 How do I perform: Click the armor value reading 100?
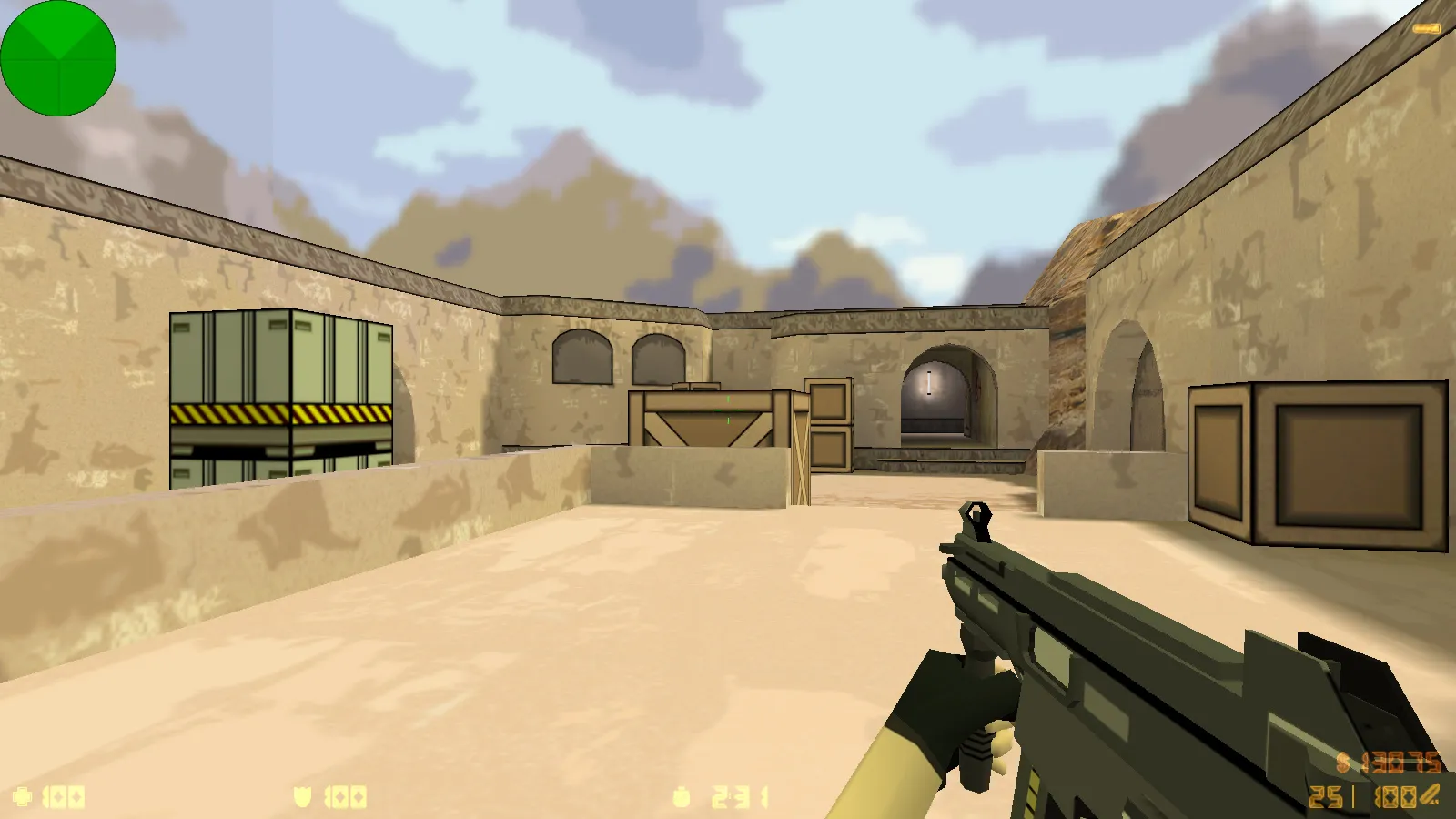pos(346,796)
